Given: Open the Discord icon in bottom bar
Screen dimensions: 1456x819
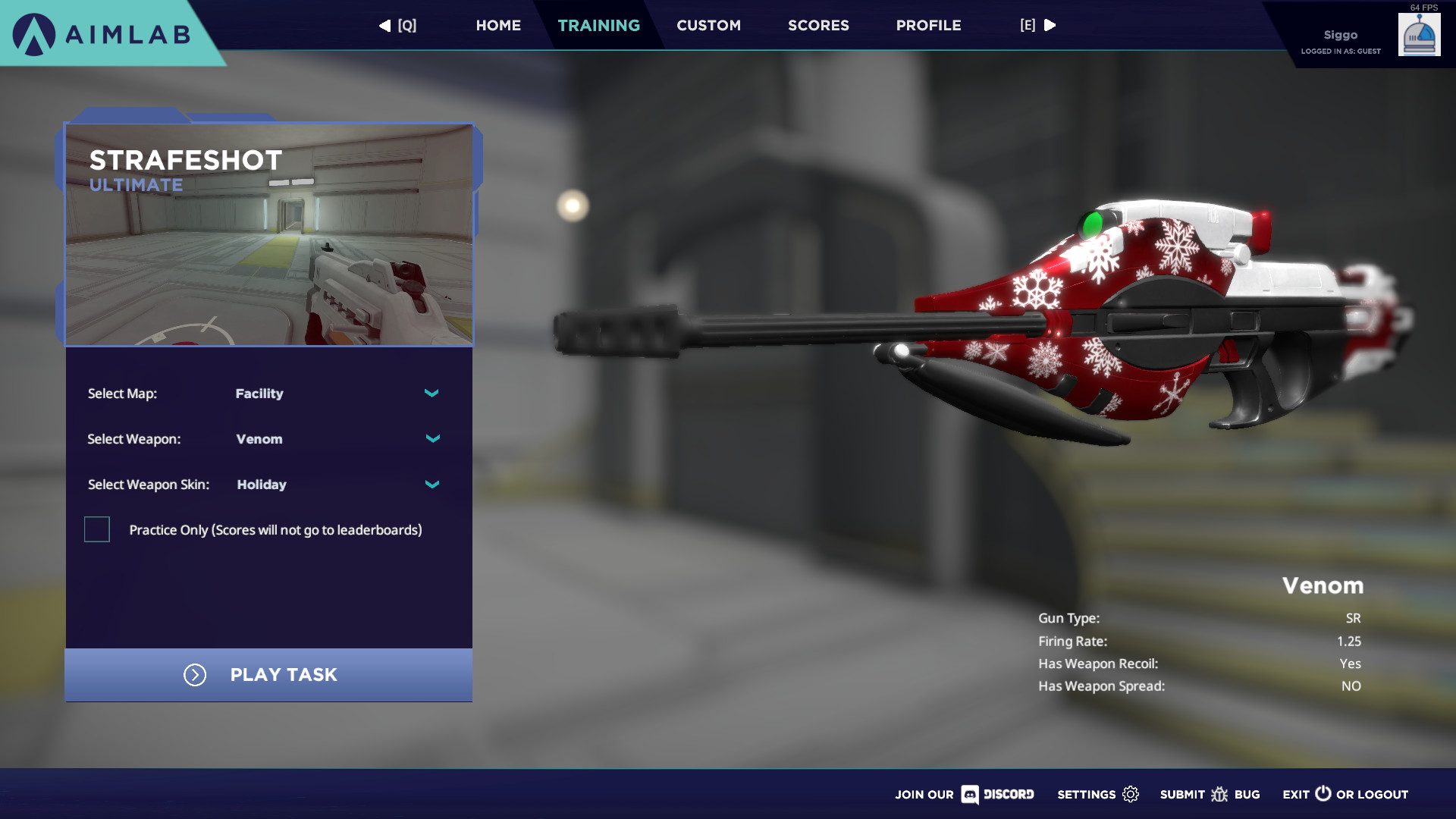Looking at the screenshot, I should coord(971,795).
